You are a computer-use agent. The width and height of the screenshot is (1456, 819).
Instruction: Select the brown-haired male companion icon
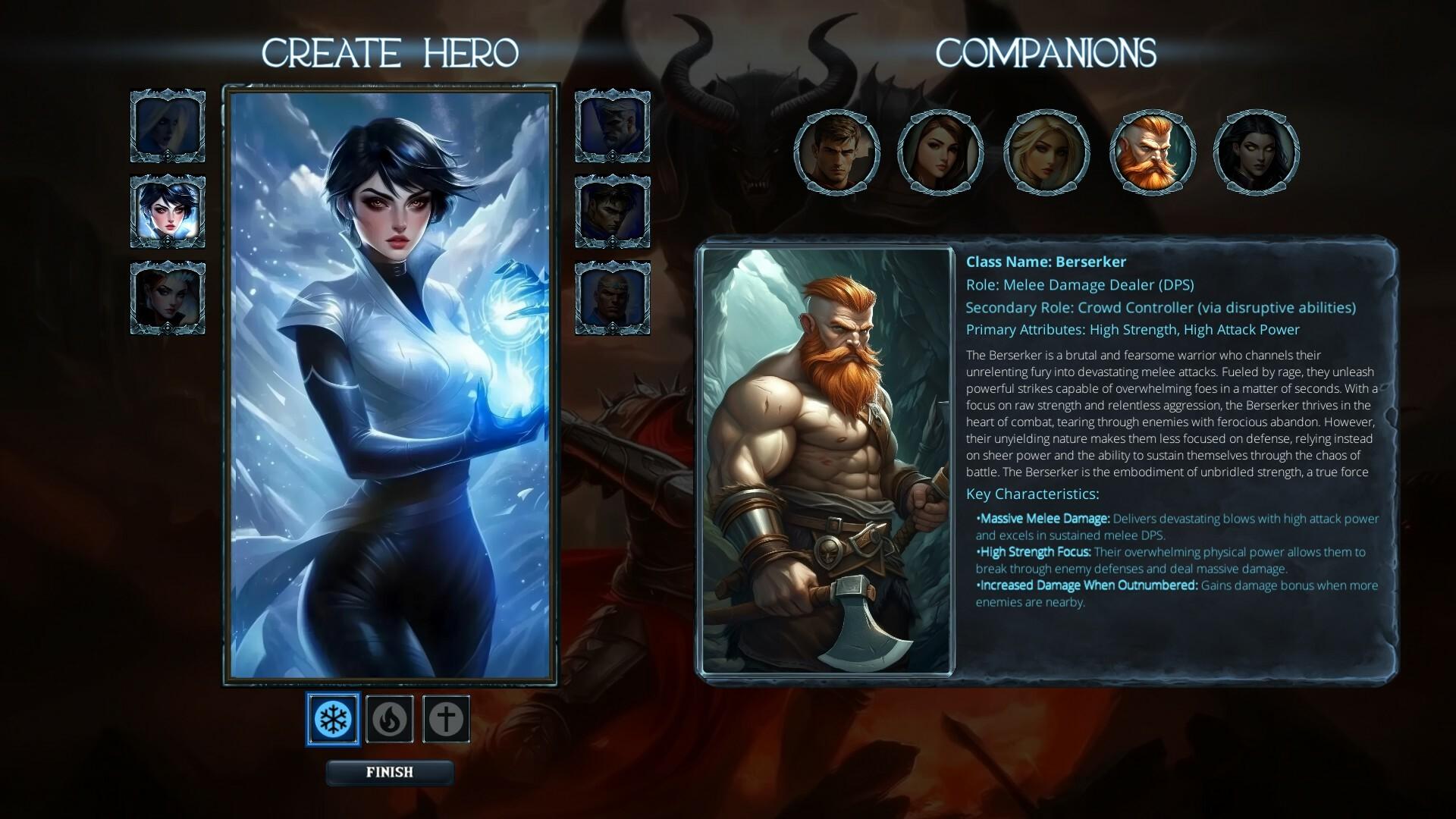838,152
